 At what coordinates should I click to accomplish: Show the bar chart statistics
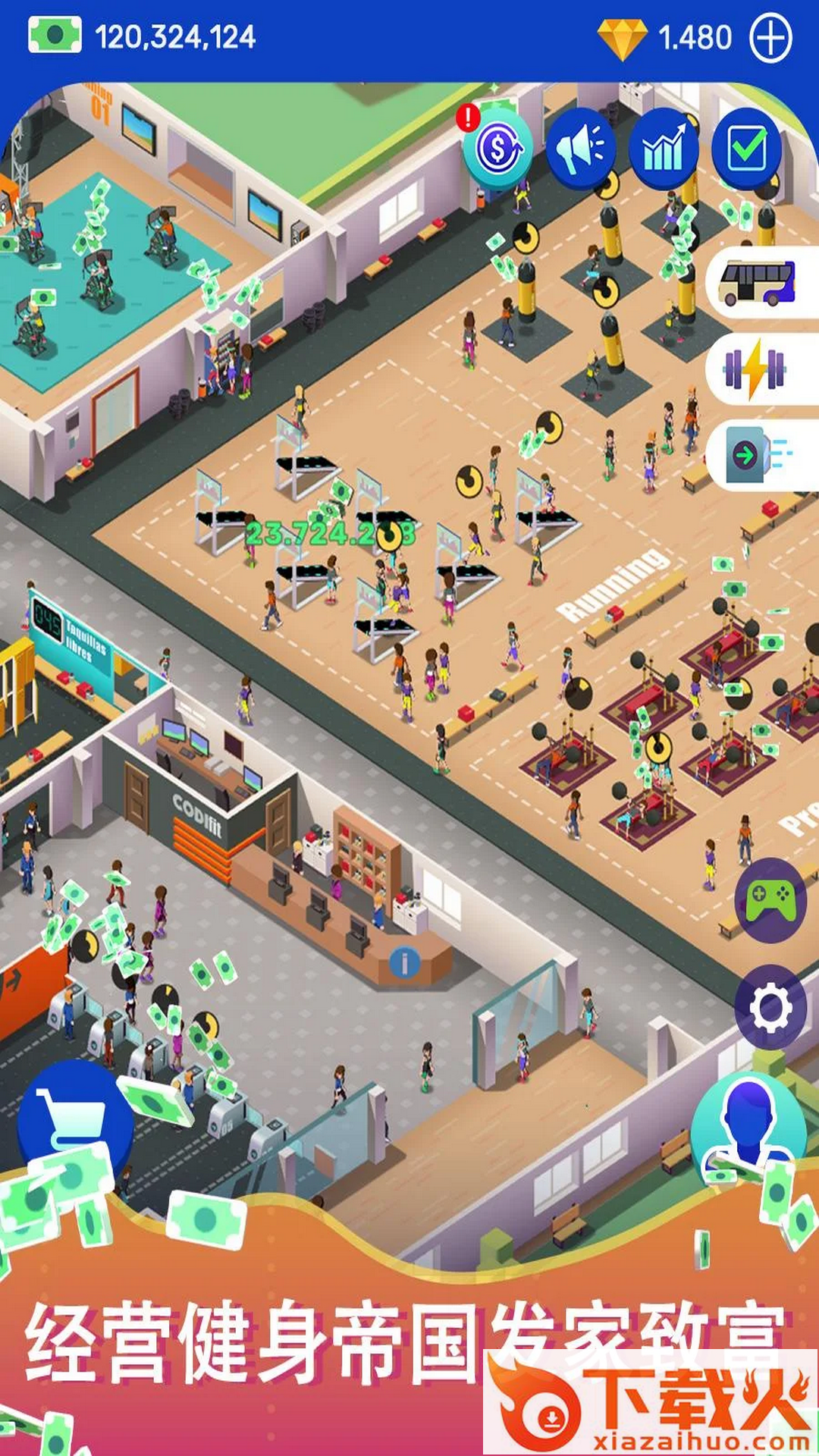click(664, 149)
